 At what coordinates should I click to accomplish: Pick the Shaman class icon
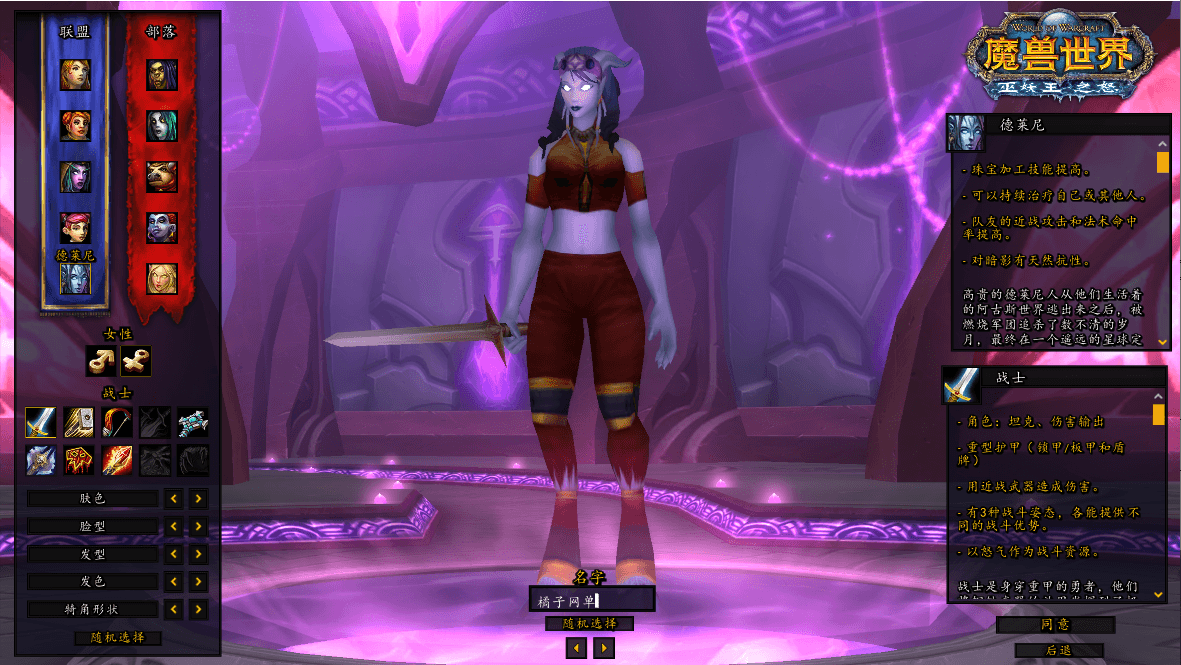pos(79,460)
